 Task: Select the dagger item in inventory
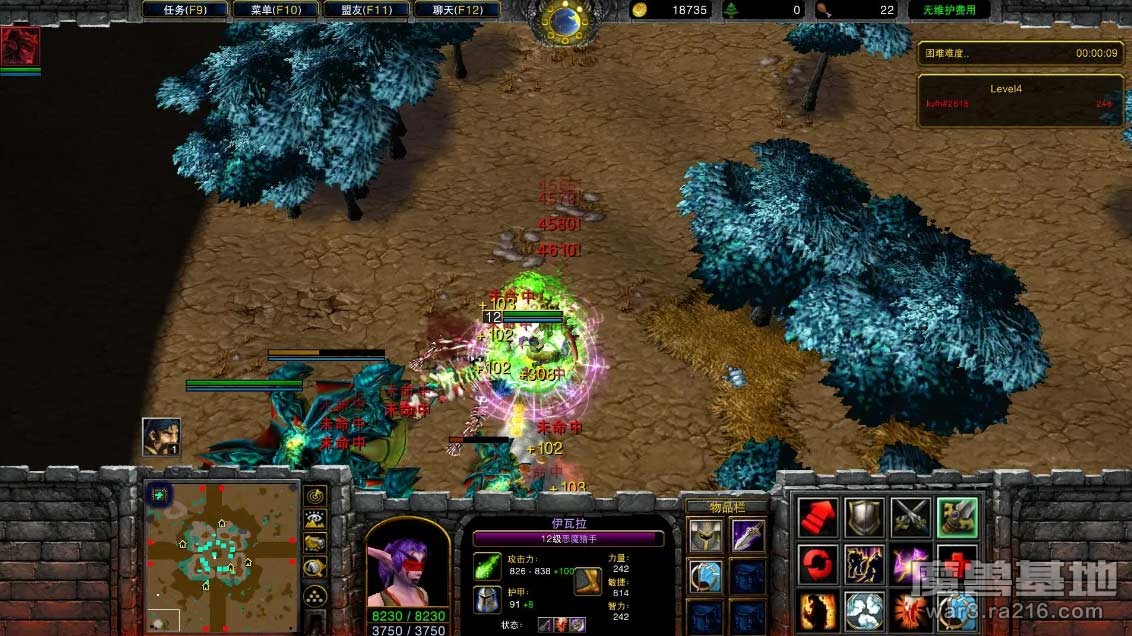748,536
